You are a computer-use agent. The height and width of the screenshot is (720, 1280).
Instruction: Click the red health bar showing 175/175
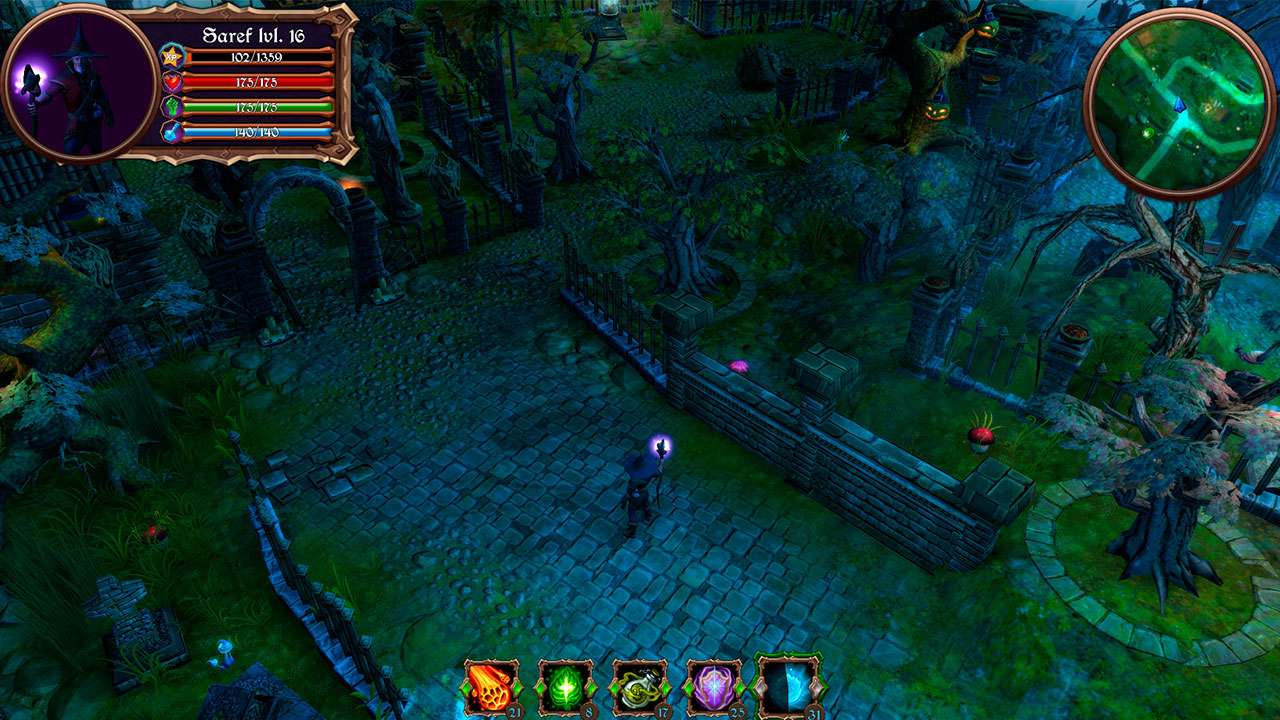pos(255,83)
